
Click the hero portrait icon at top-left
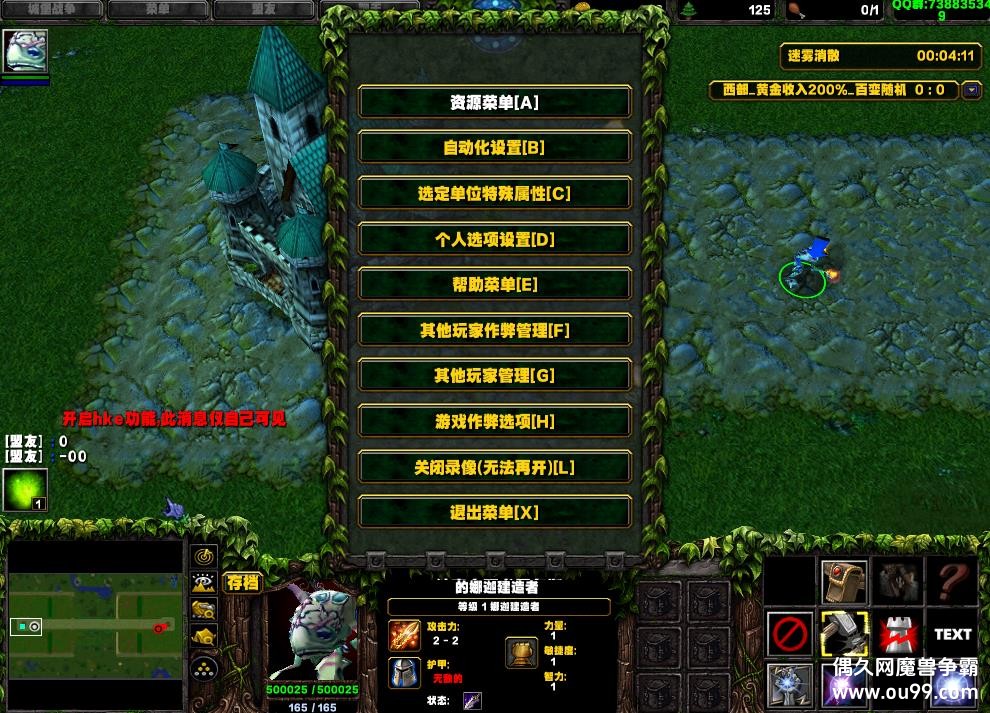[x=24, y=51]
